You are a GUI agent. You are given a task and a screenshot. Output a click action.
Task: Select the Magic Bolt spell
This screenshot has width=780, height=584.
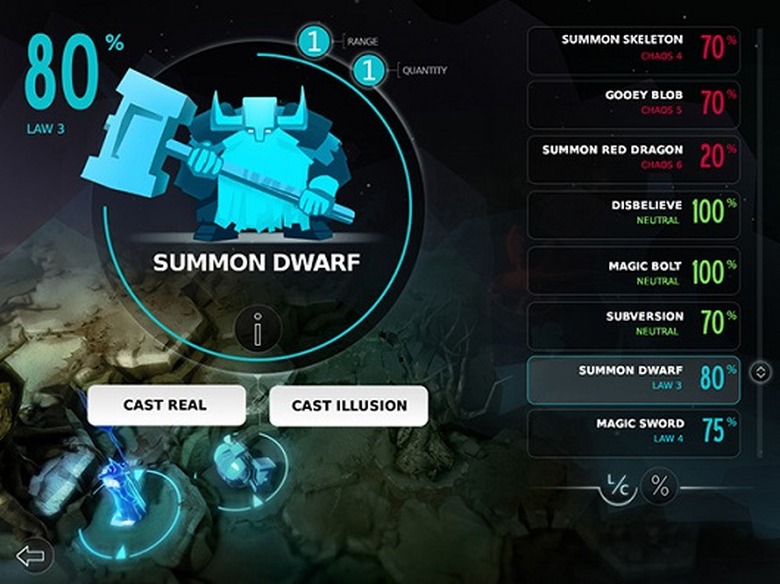(x=633, y=269)
